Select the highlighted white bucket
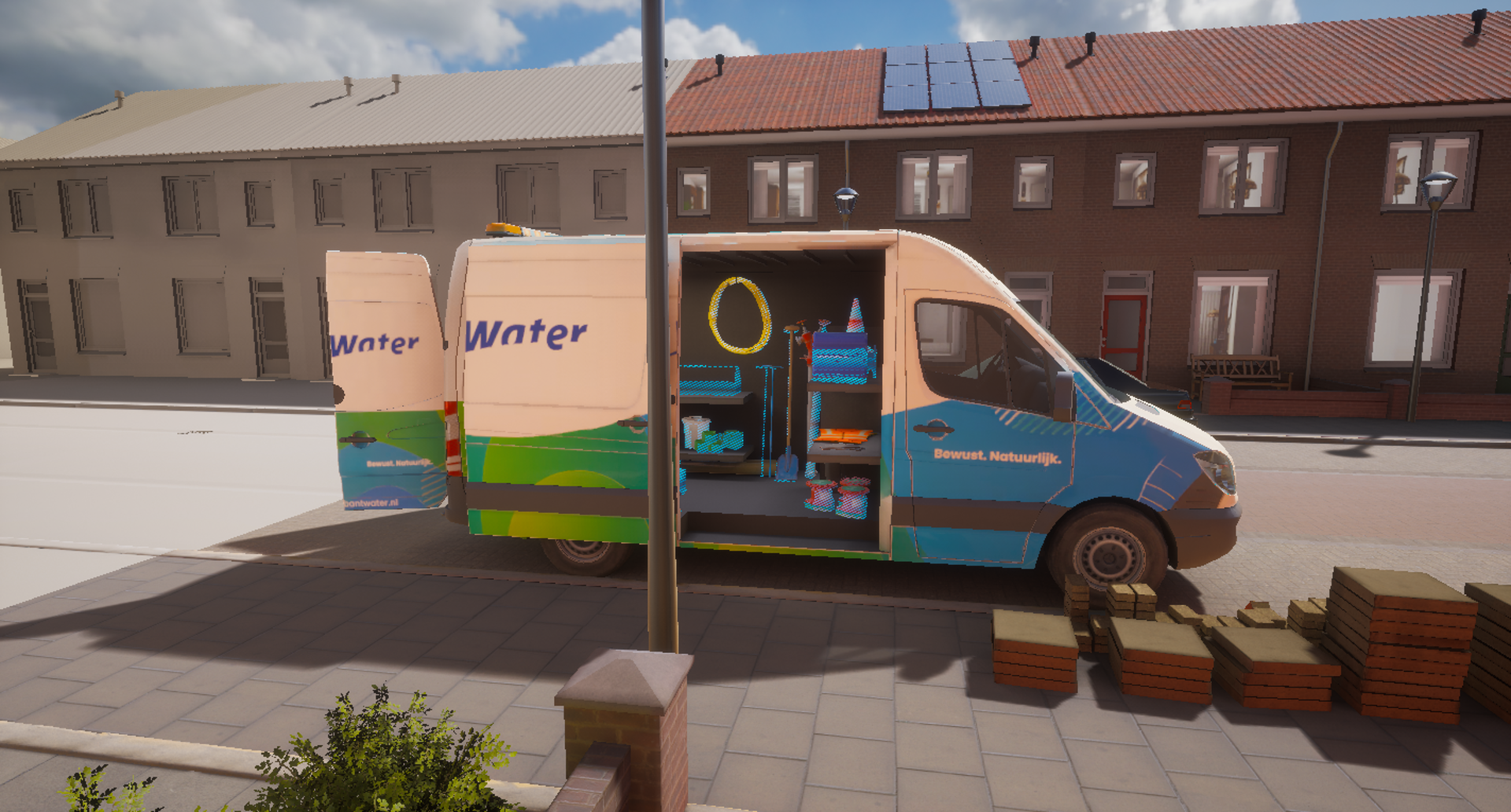Image resolution: width=1511 pixels, height=812 pixels. [x=694, y=431]
